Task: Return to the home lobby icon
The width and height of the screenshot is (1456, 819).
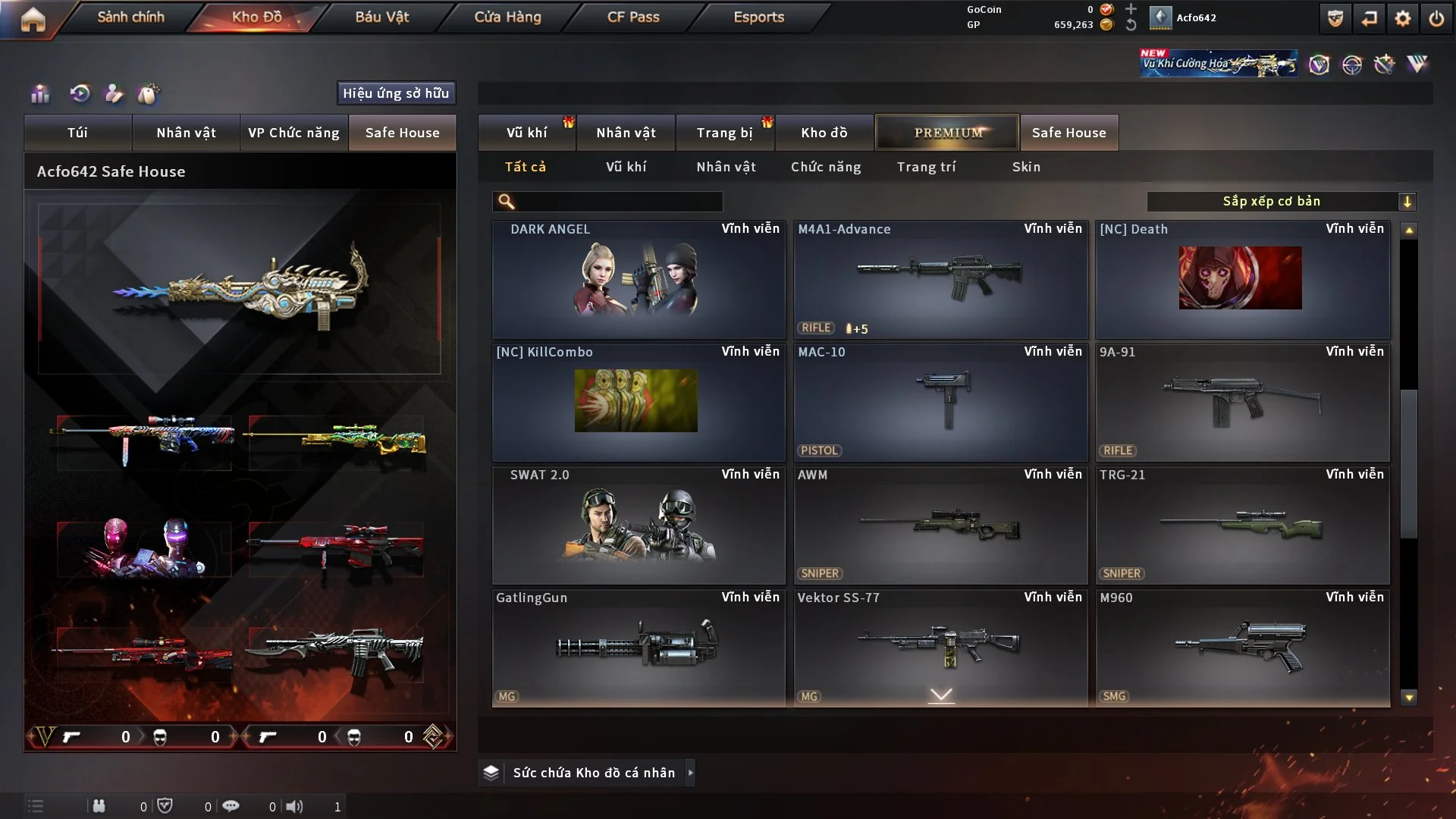Action: [33, 19]
